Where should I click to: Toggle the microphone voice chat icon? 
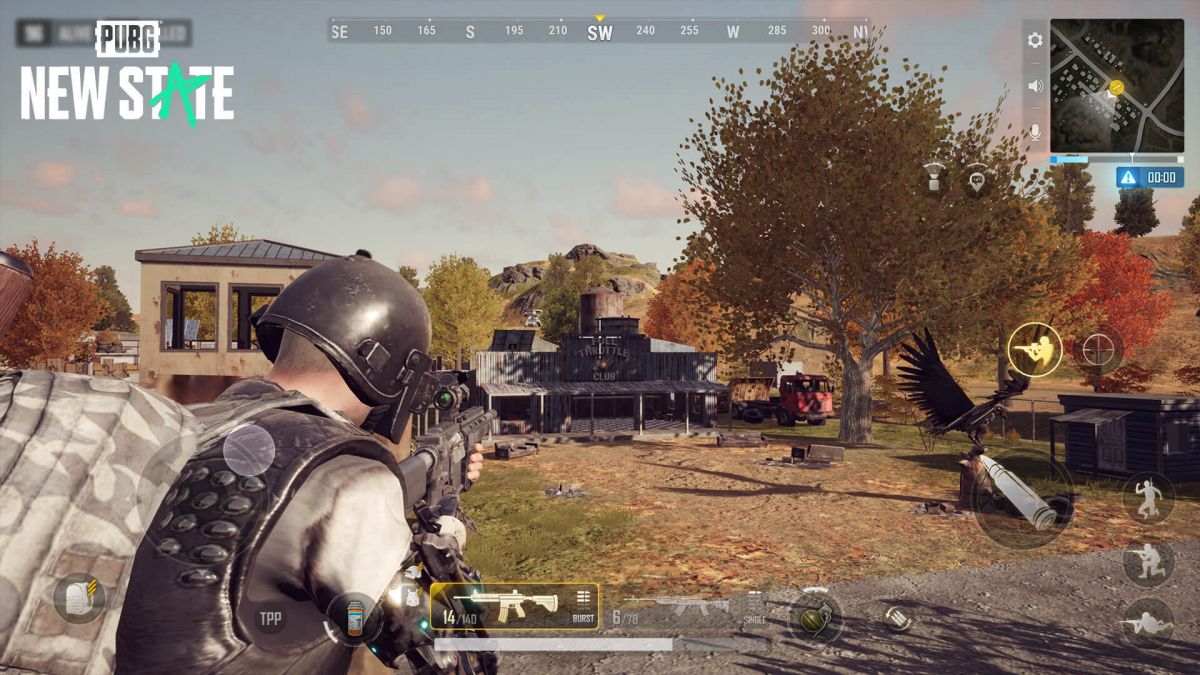click(1035, 132)
